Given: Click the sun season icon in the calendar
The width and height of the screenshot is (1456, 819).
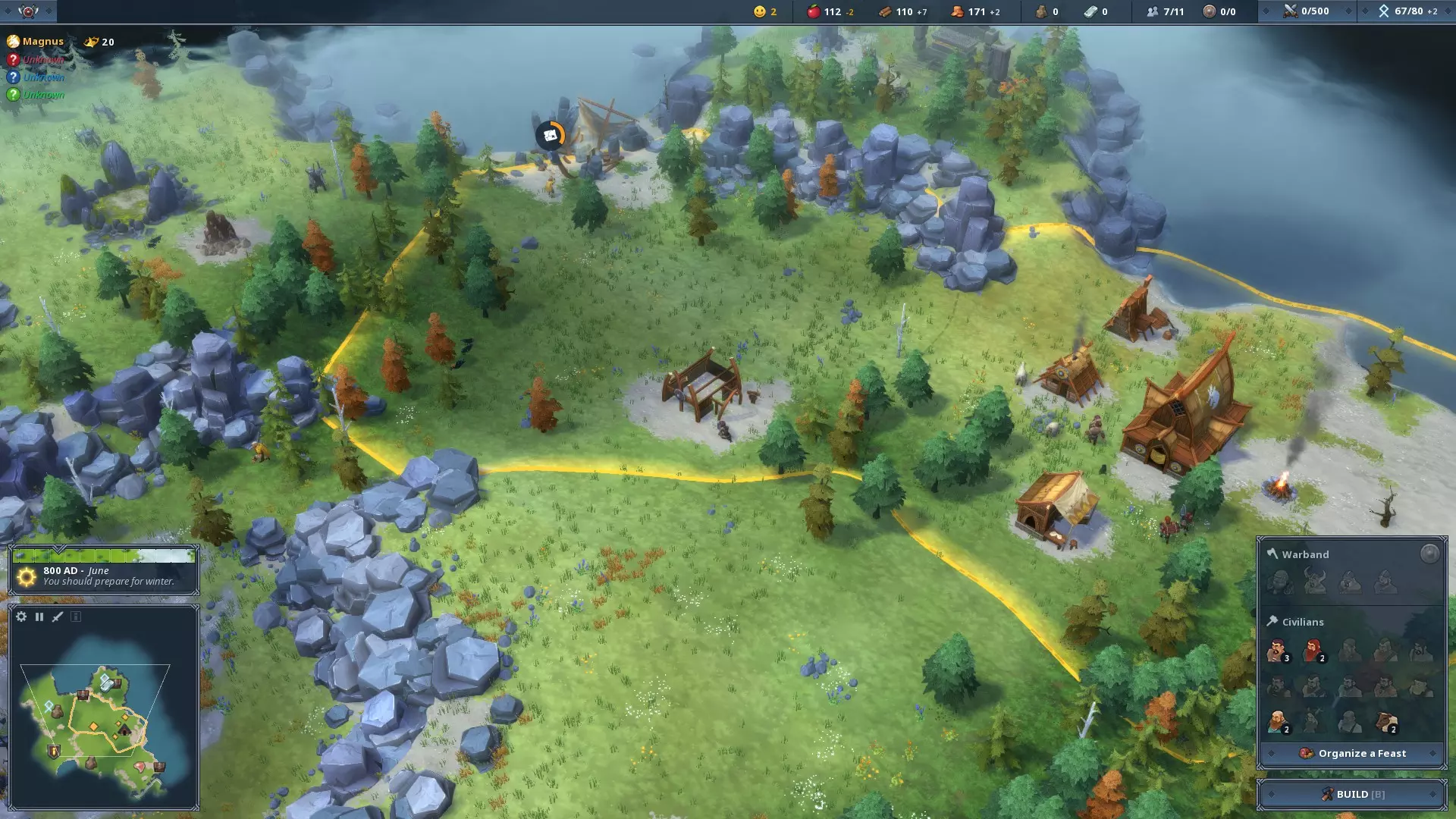Looking at the screenshot, I should pos(27,577).
